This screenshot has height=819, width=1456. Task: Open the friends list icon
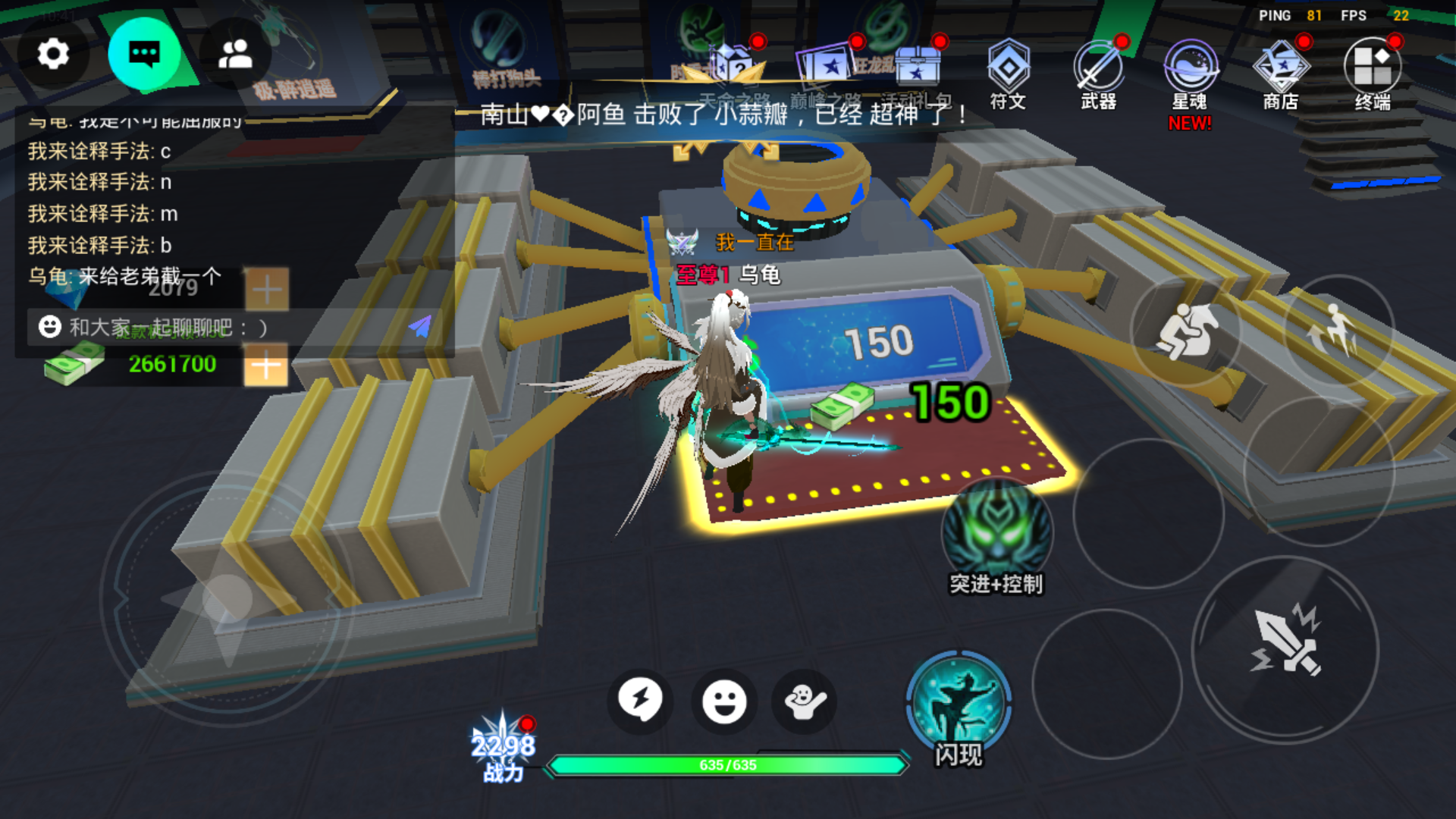[235, 54]
